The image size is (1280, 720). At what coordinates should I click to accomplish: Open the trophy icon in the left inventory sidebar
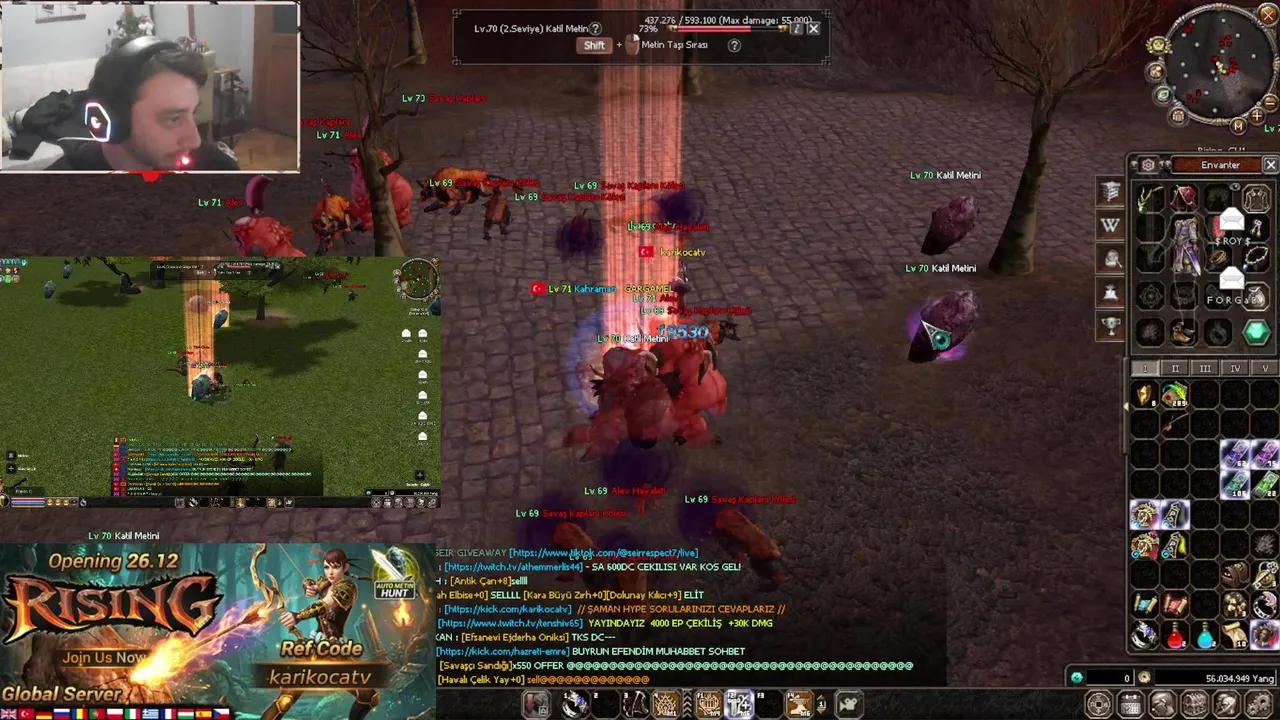coord(1112,326)
